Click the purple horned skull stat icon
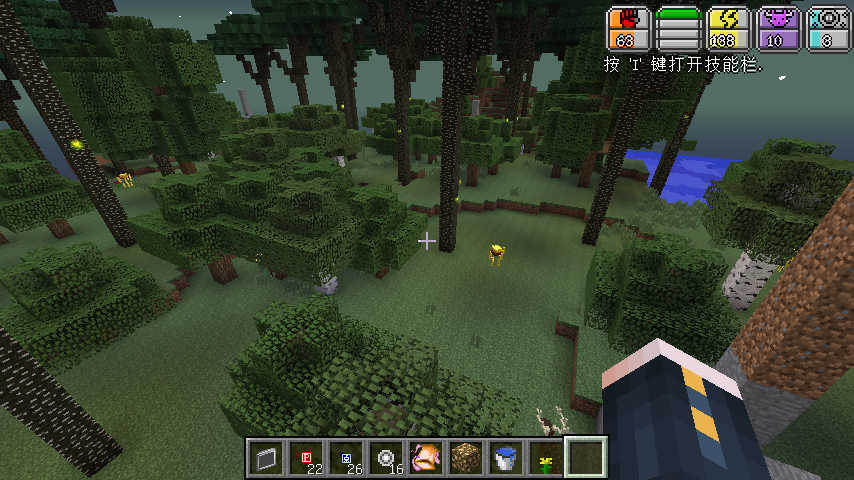The height and width of the screenshot is (480, 854). [777, 20]
